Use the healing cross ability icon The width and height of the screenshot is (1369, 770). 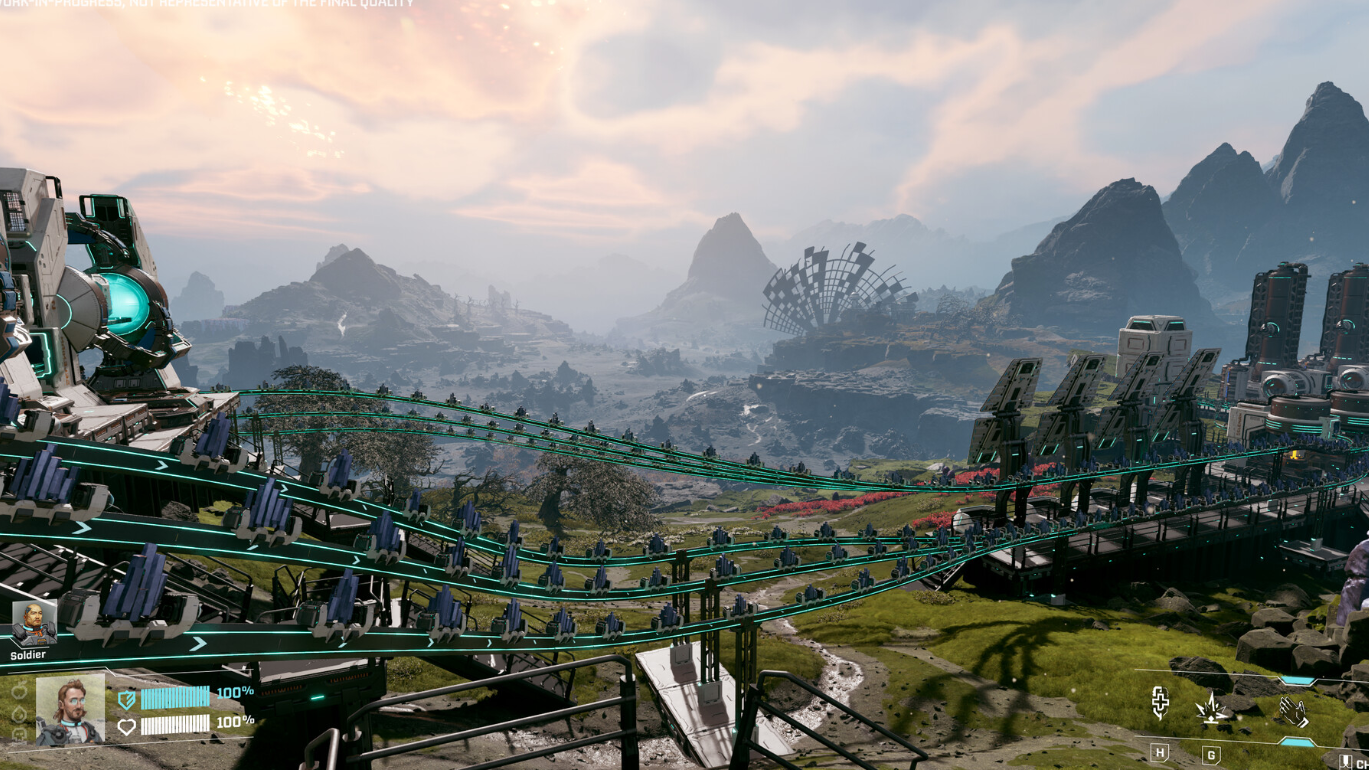point(1160,703)
